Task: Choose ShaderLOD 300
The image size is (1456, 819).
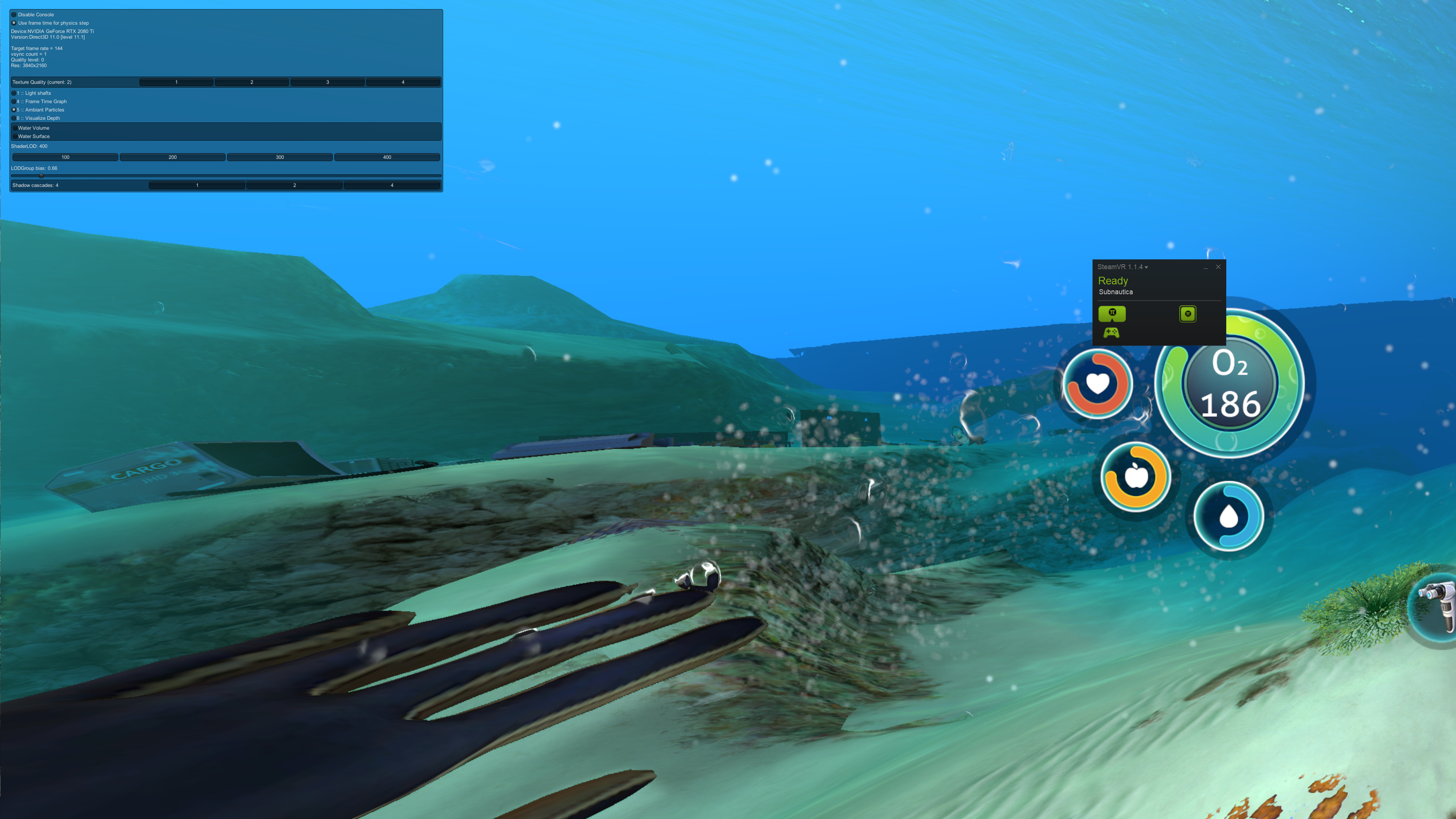Action: 280,157
